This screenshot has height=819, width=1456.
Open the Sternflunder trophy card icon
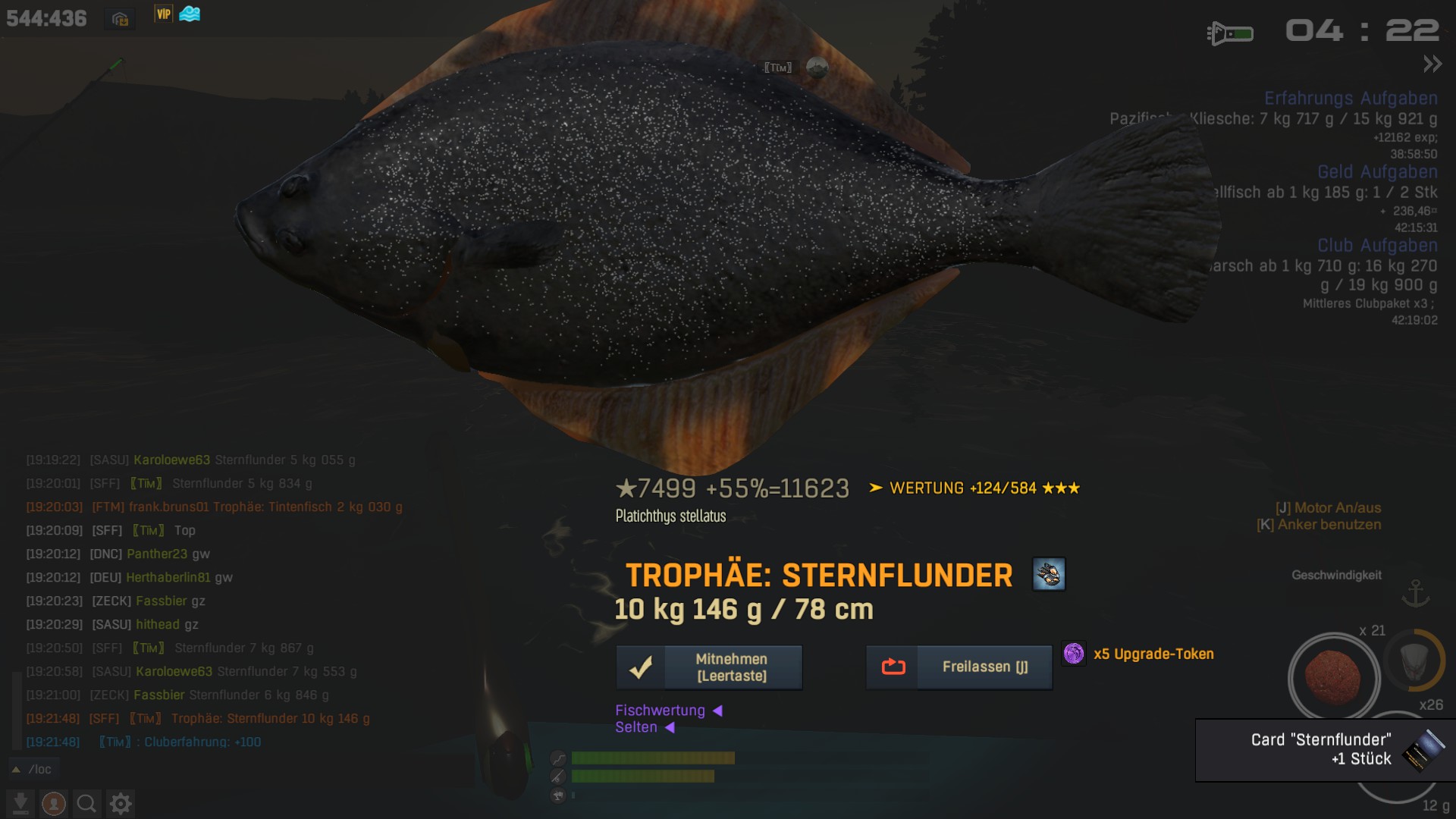click(x=1049, y=574)
